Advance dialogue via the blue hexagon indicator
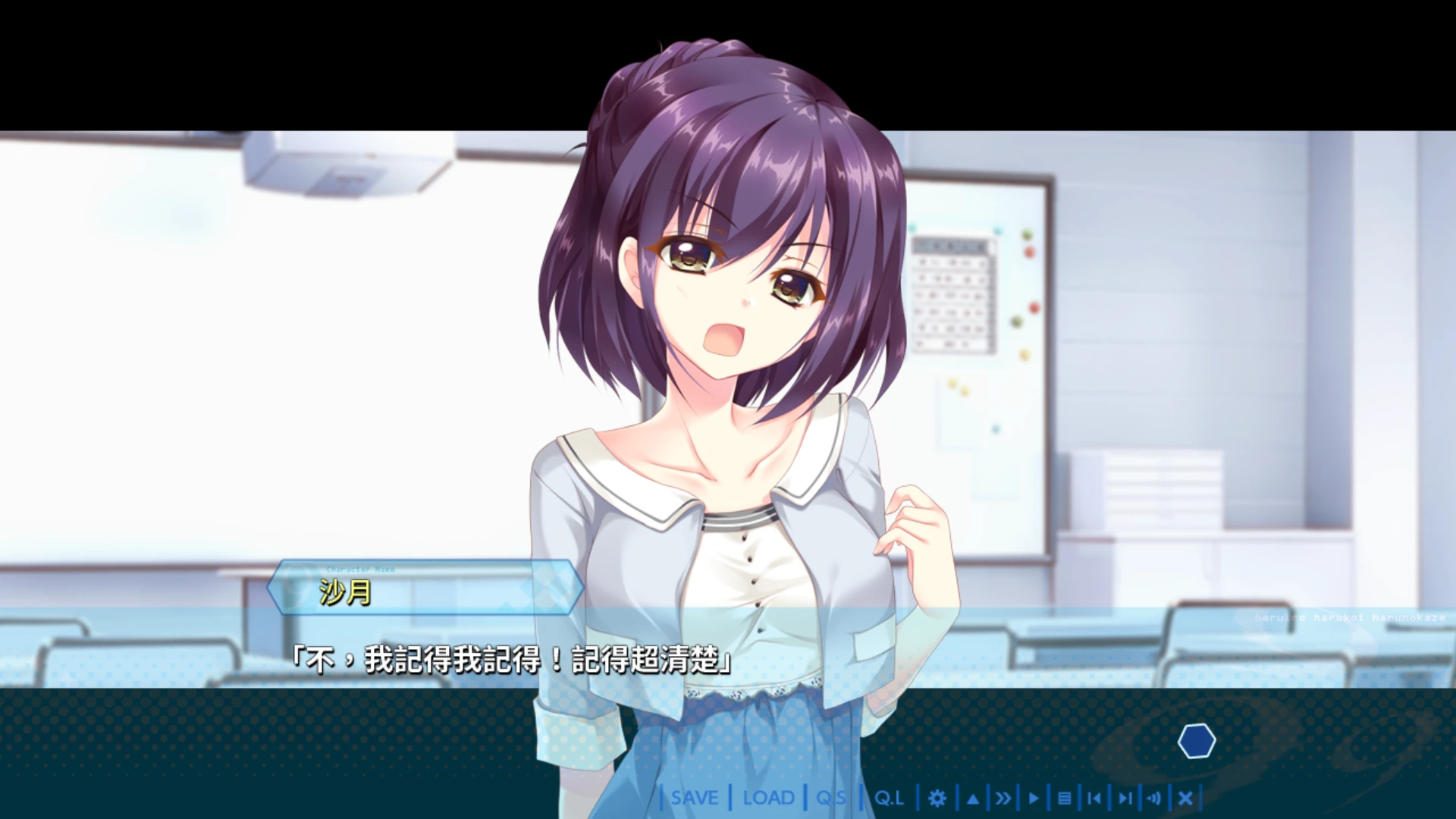This screenshot has width=1456, height=819. pos(1197,741)
